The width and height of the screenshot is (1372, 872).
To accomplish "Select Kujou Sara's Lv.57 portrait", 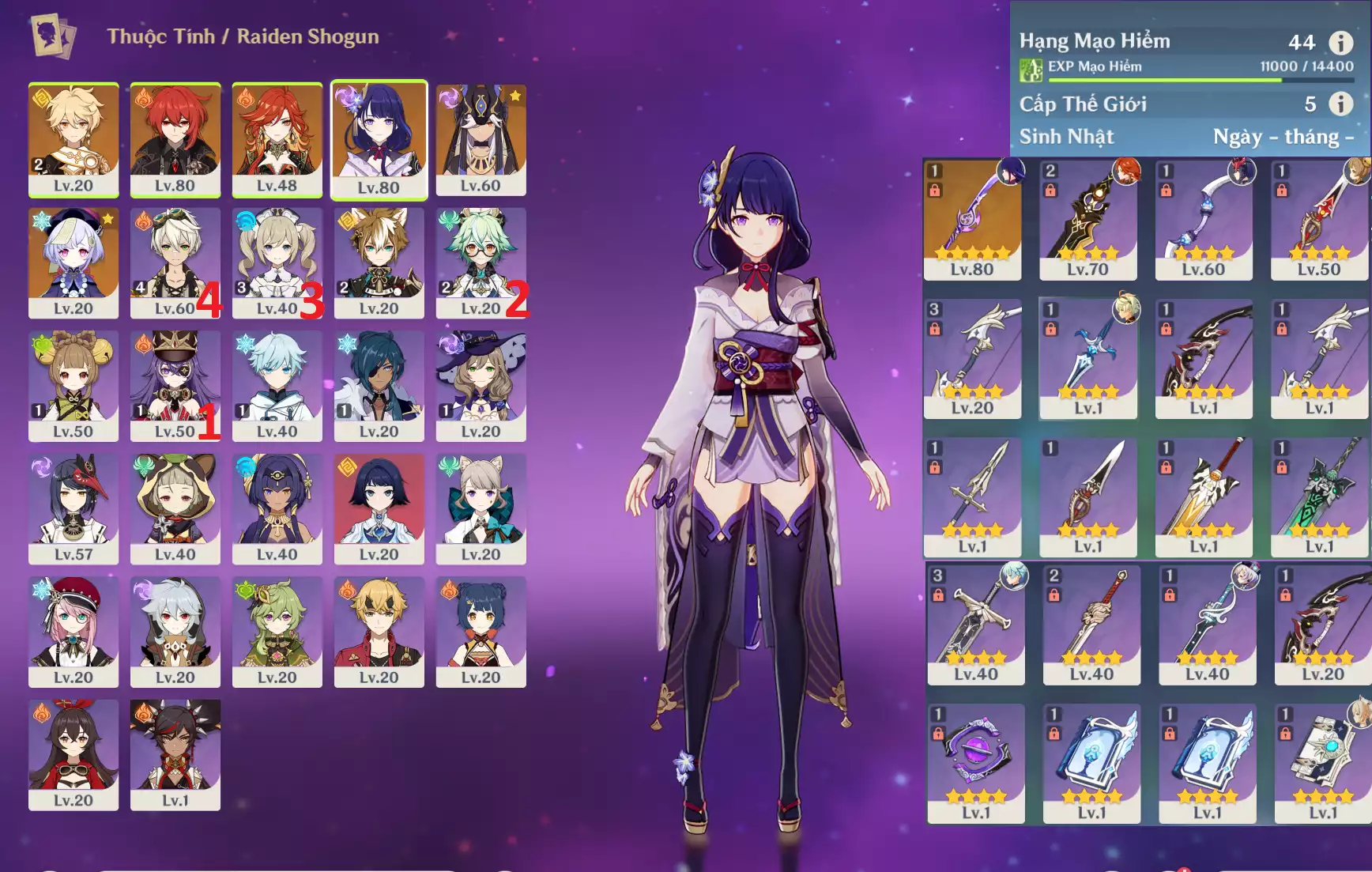I will (x=73, y=508).
